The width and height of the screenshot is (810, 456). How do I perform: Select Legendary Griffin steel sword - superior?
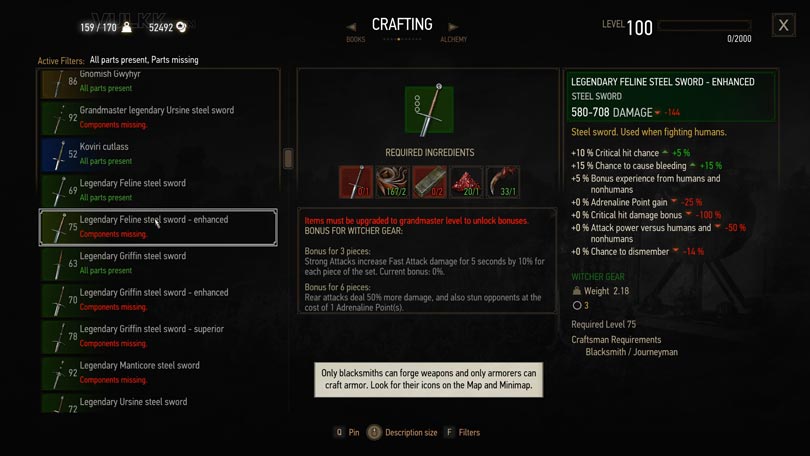(158, 336)
